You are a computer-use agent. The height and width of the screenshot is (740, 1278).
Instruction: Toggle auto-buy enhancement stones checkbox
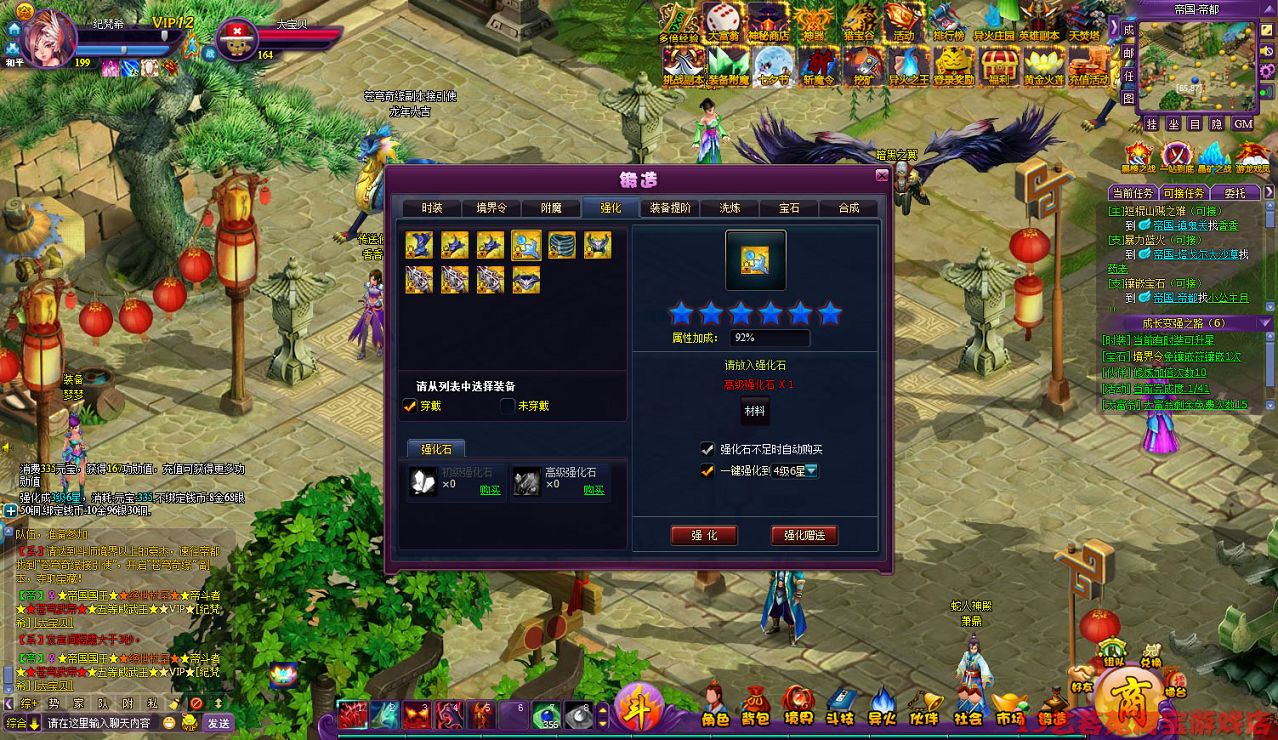[x=708, y=449]
